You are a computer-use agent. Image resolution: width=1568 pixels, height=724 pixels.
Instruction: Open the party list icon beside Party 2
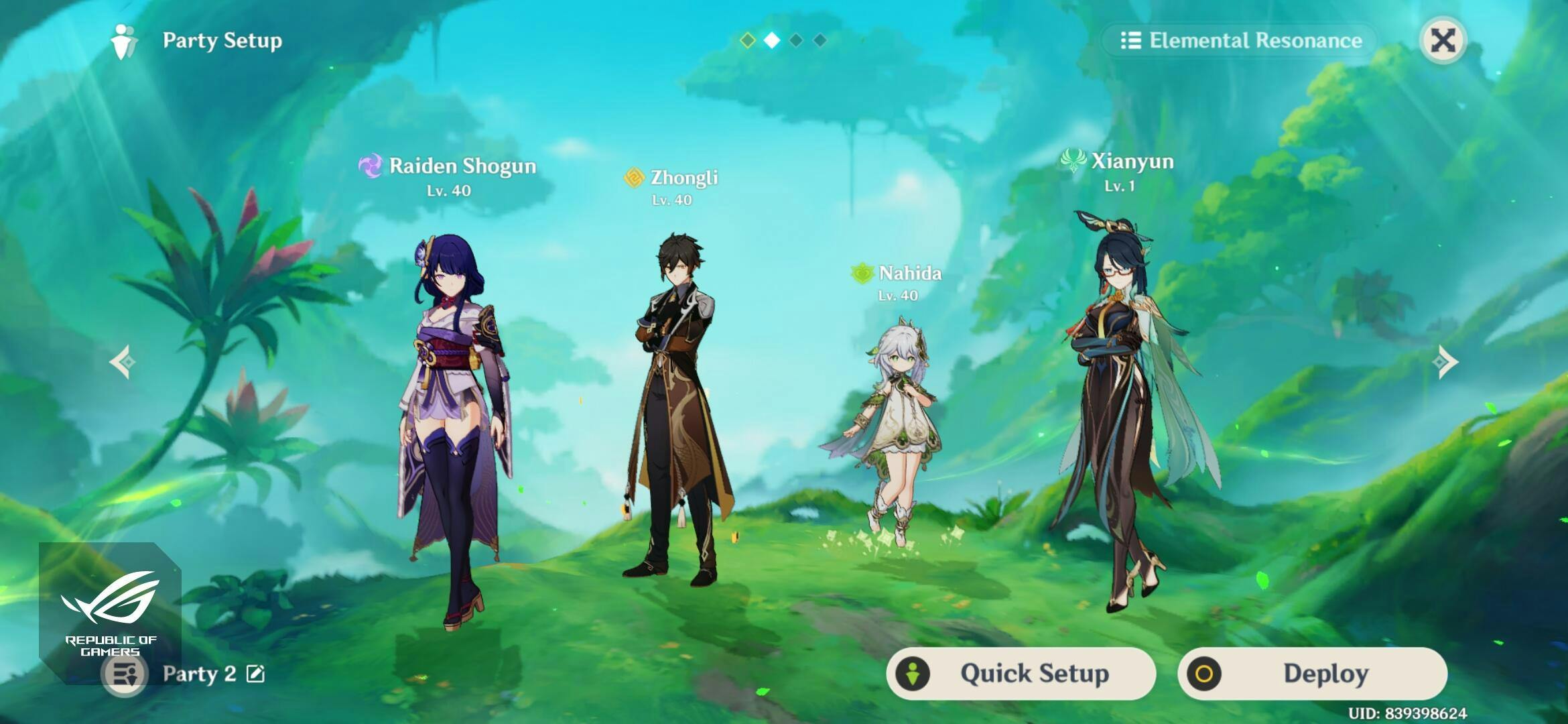pos(125,674)
